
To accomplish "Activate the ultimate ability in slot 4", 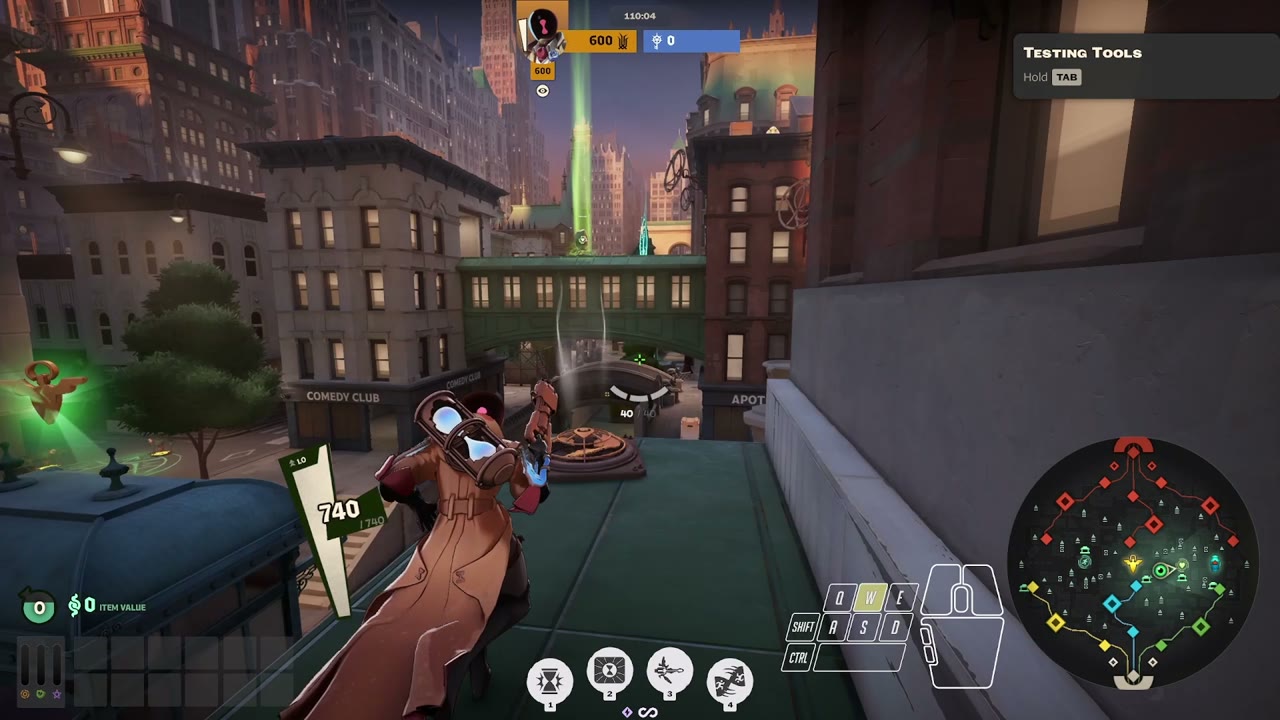I will click(x=730, y=678).
